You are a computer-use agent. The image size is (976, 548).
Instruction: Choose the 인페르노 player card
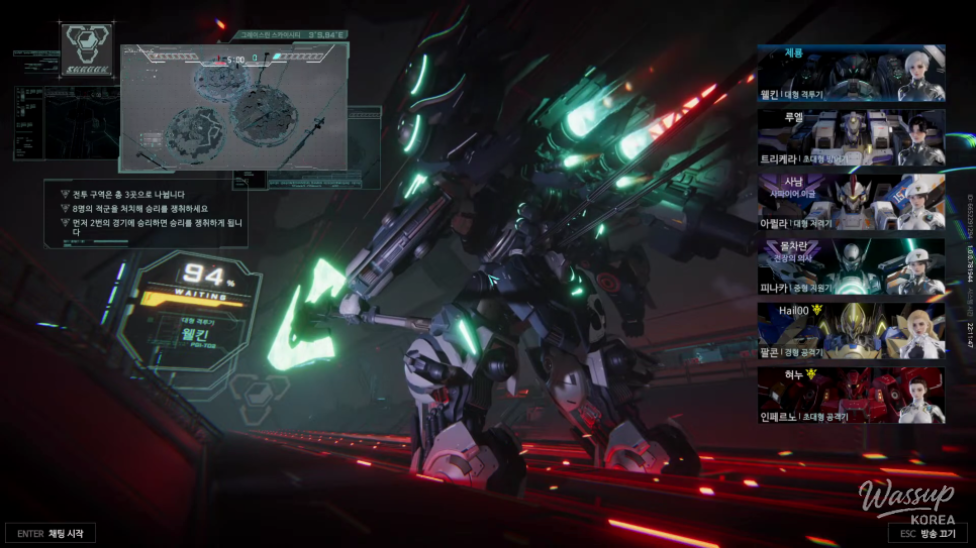(x=851, y=395)
